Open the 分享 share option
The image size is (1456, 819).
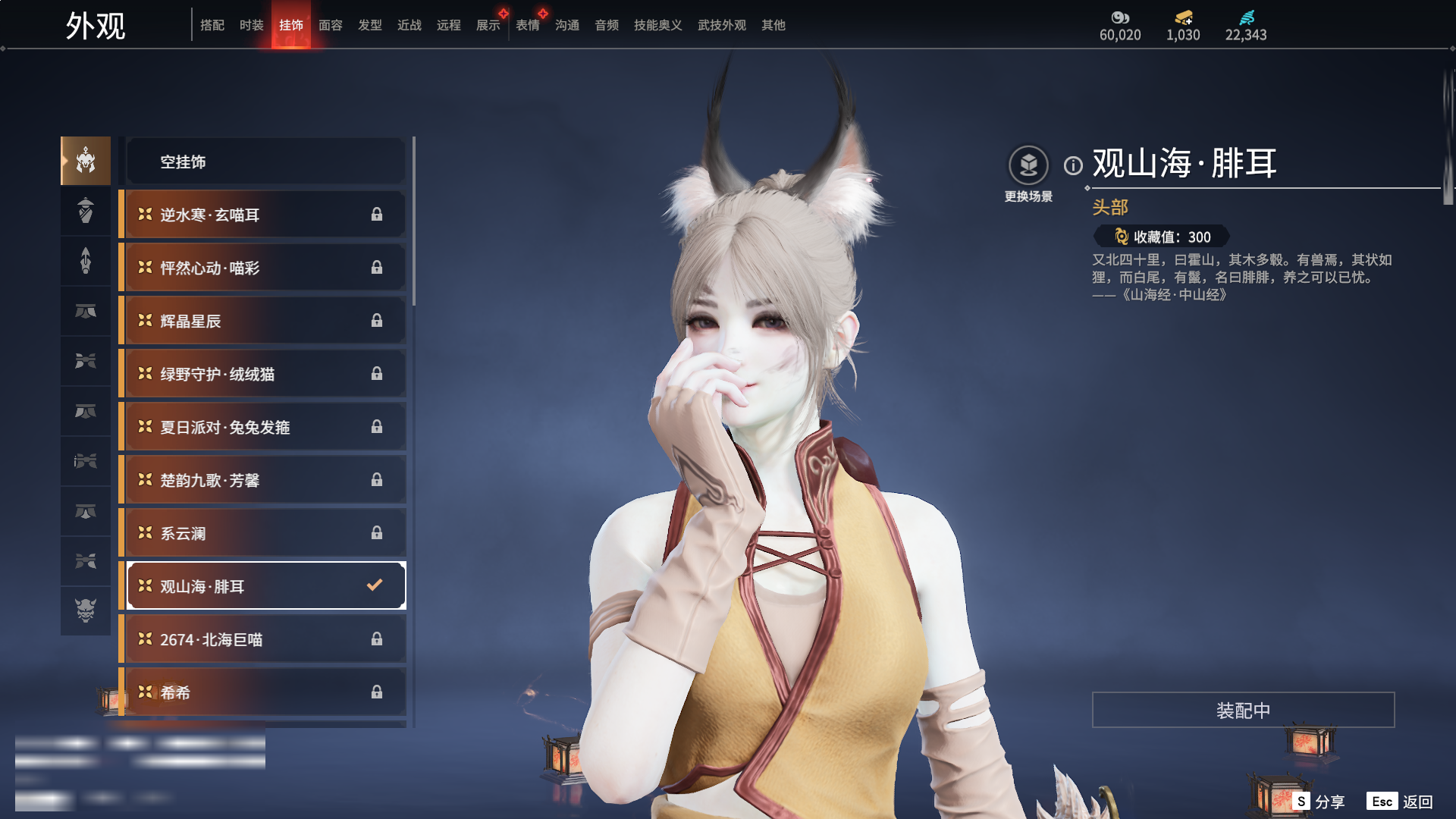pyautogui.click(x=1319, y=802)
